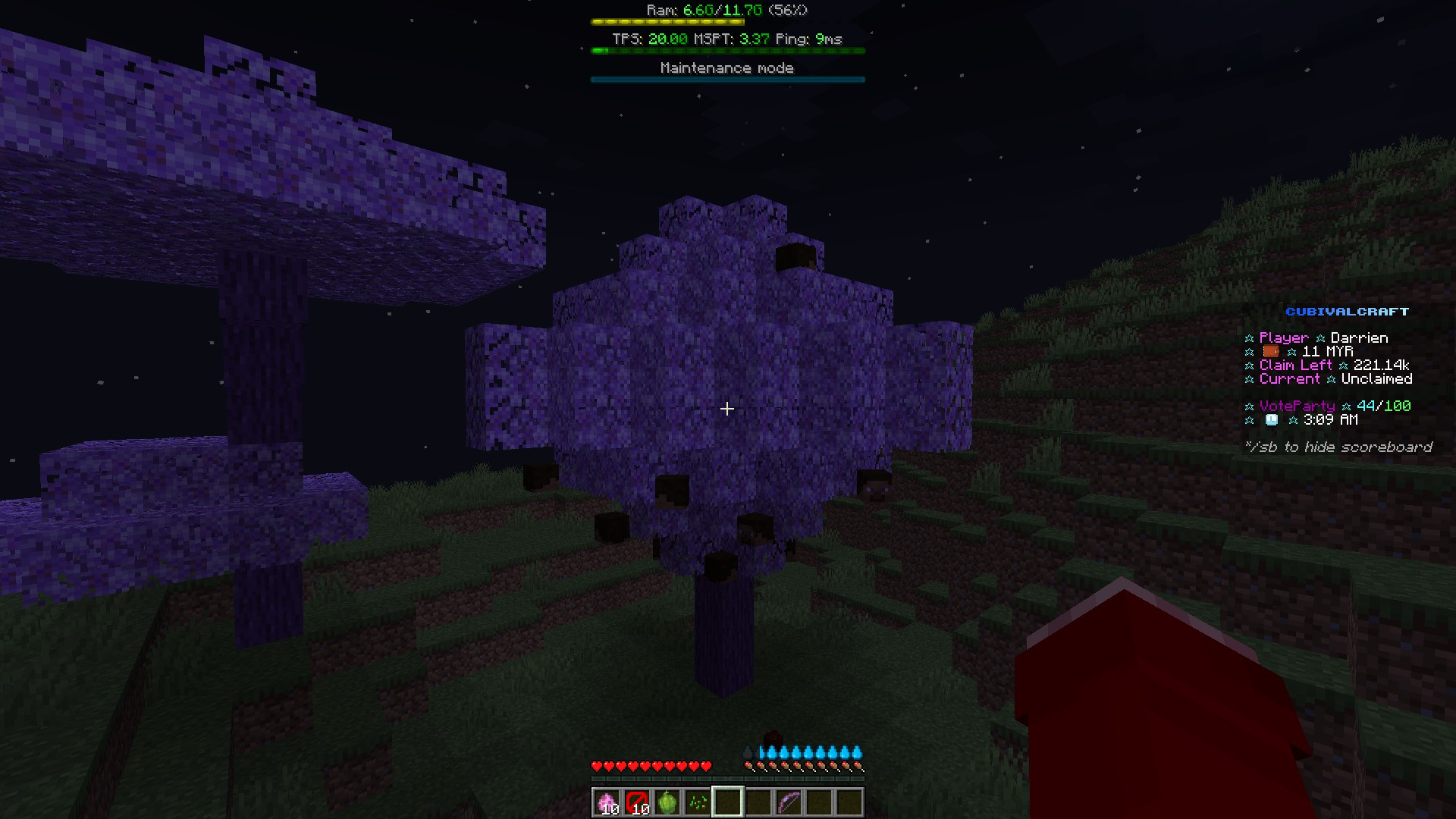Screen dimensions: 1456x819
Task: Select the enchanted bow hotbar item
Action: [x=789, y=802]
